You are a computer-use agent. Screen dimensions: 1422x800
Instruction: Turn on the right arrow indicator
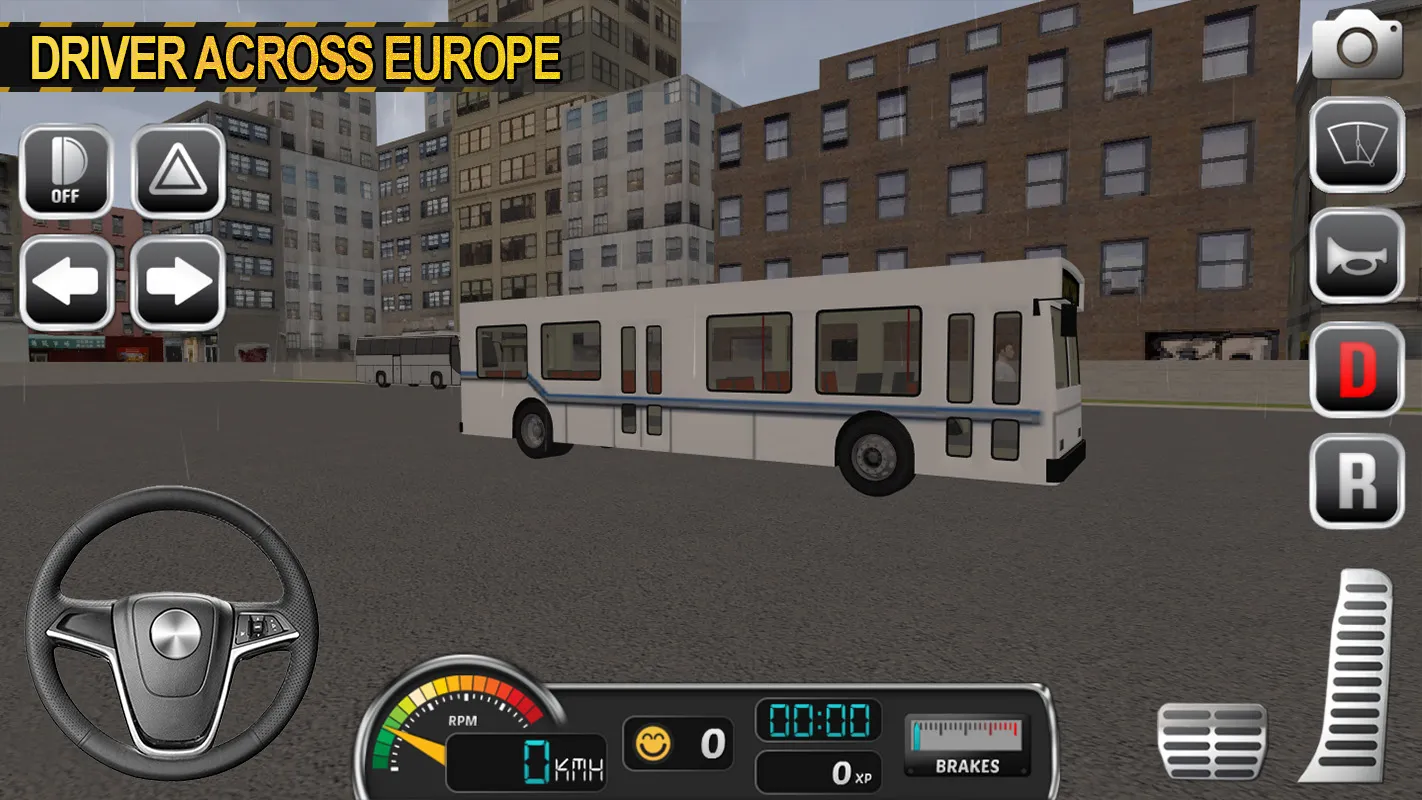coord(177,283)
